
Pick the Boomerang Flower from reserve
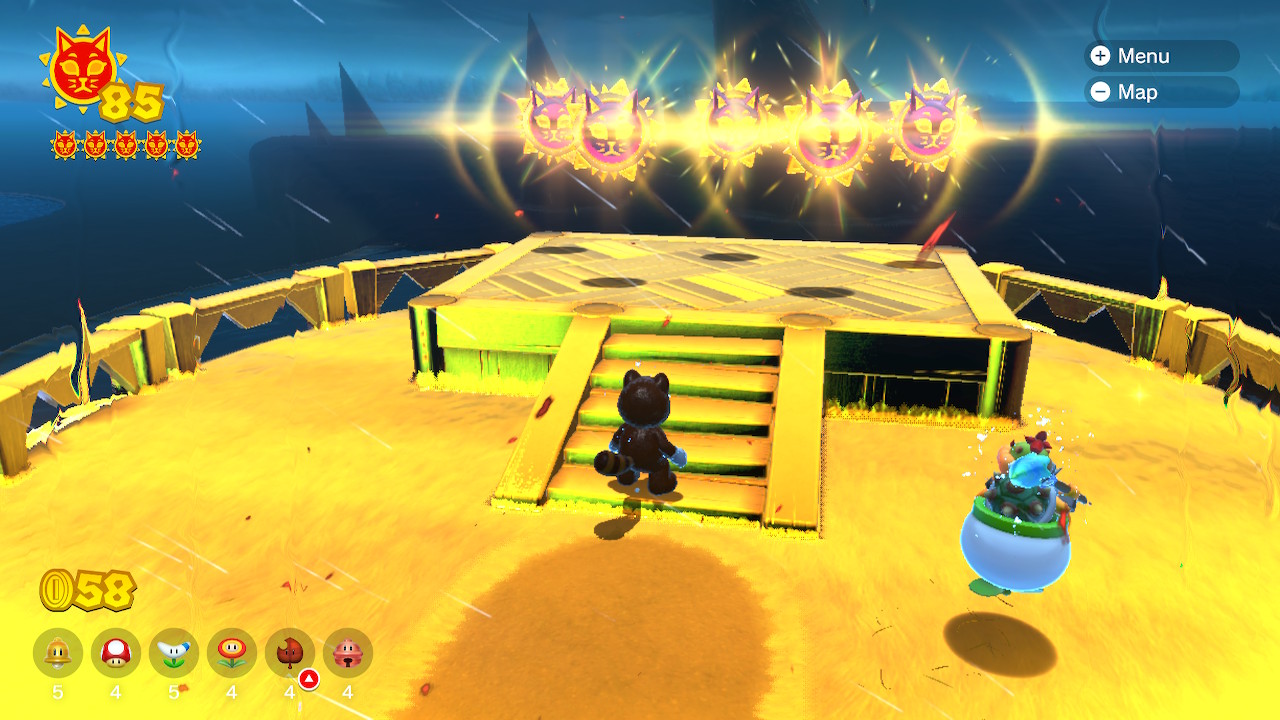tap(174, 654)
